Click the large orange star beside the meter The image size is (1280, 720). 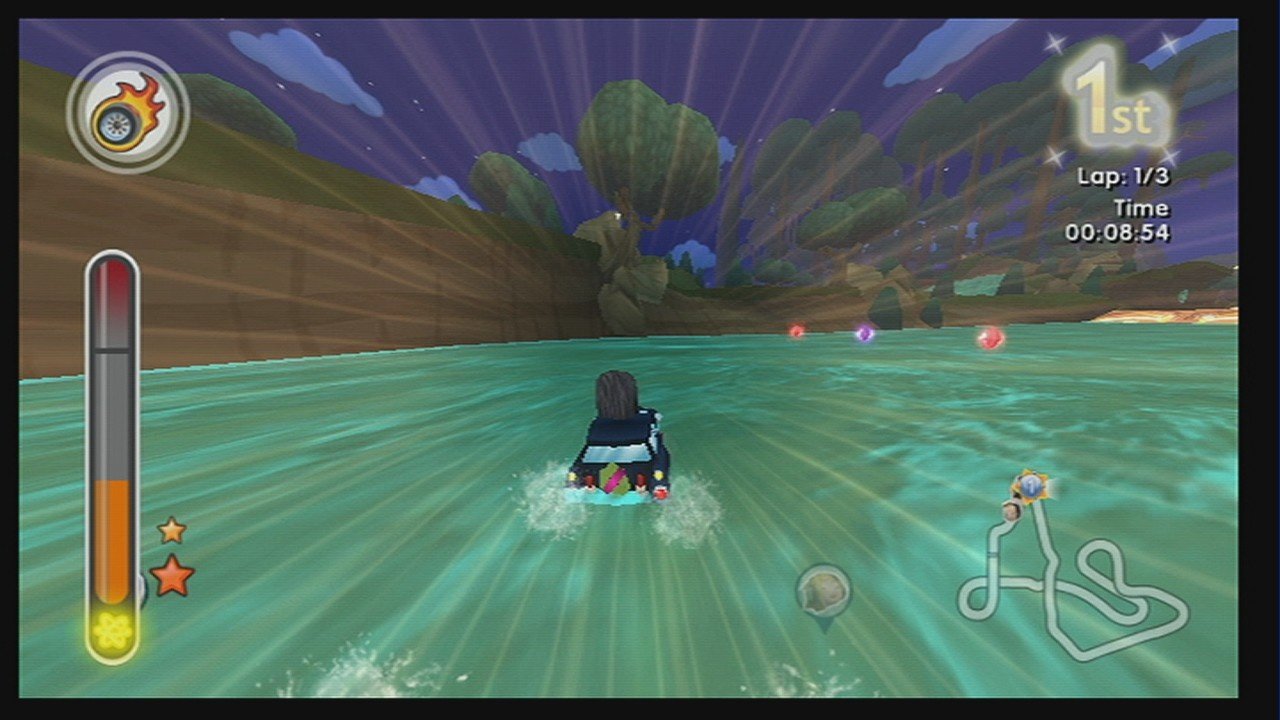point(171,572)
